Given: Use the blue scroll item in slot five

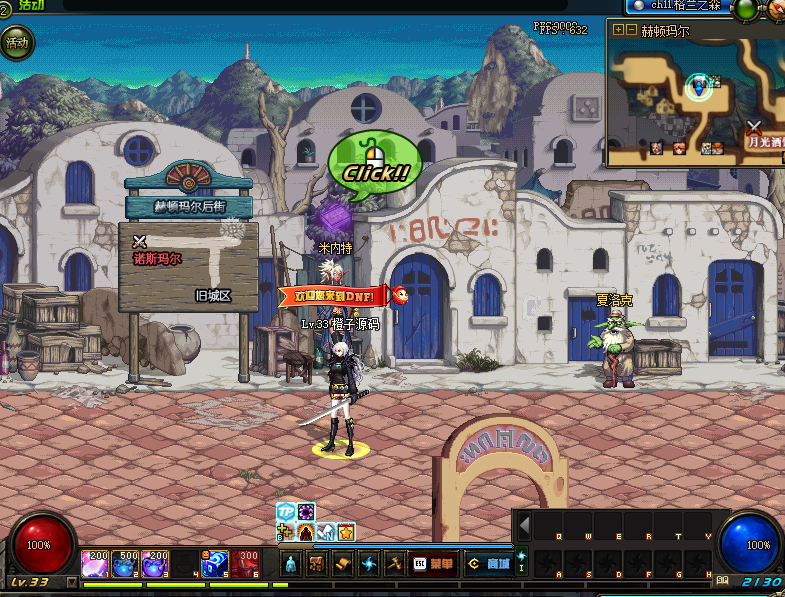Looking at the screenshot, I should (x=215, y=564).
